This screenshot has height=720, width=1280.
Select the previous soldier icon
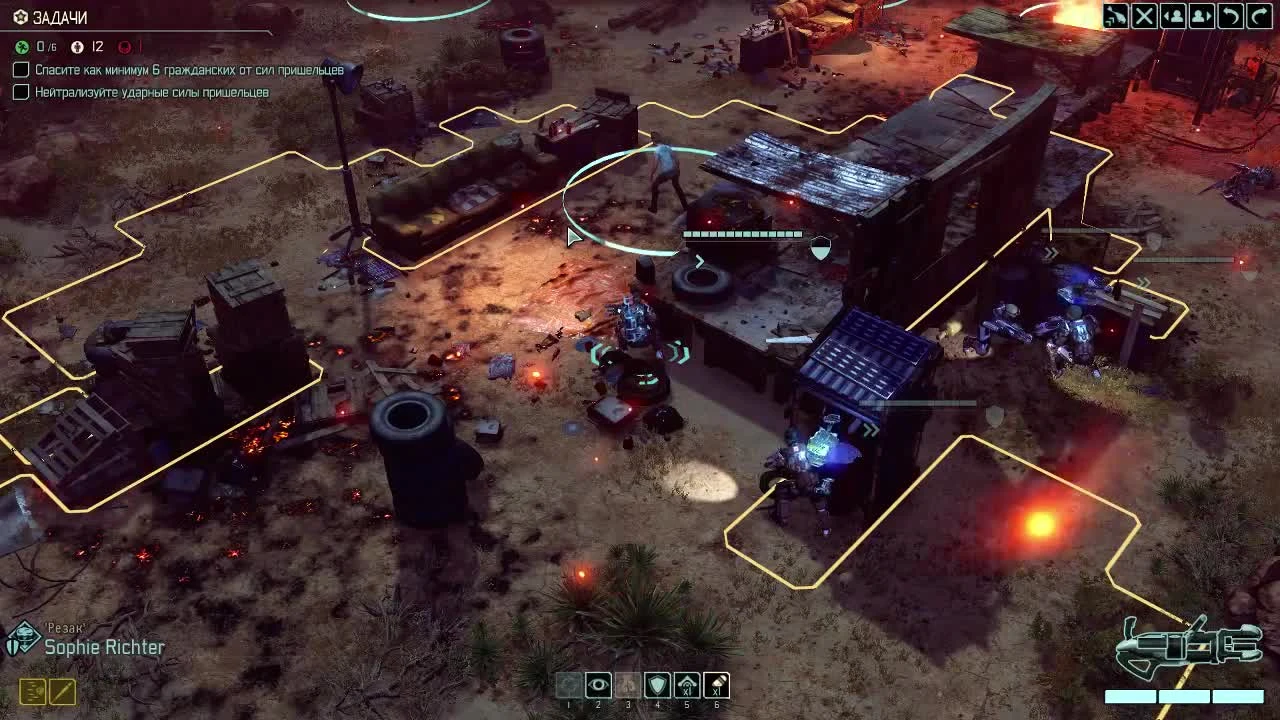[1172, 15]
